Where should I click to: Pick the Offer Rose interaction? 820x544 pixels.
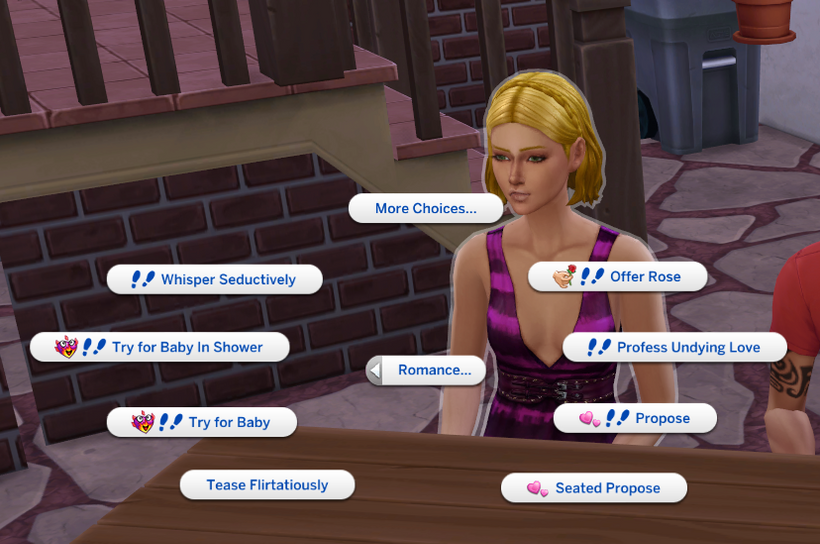coord(617,277)
